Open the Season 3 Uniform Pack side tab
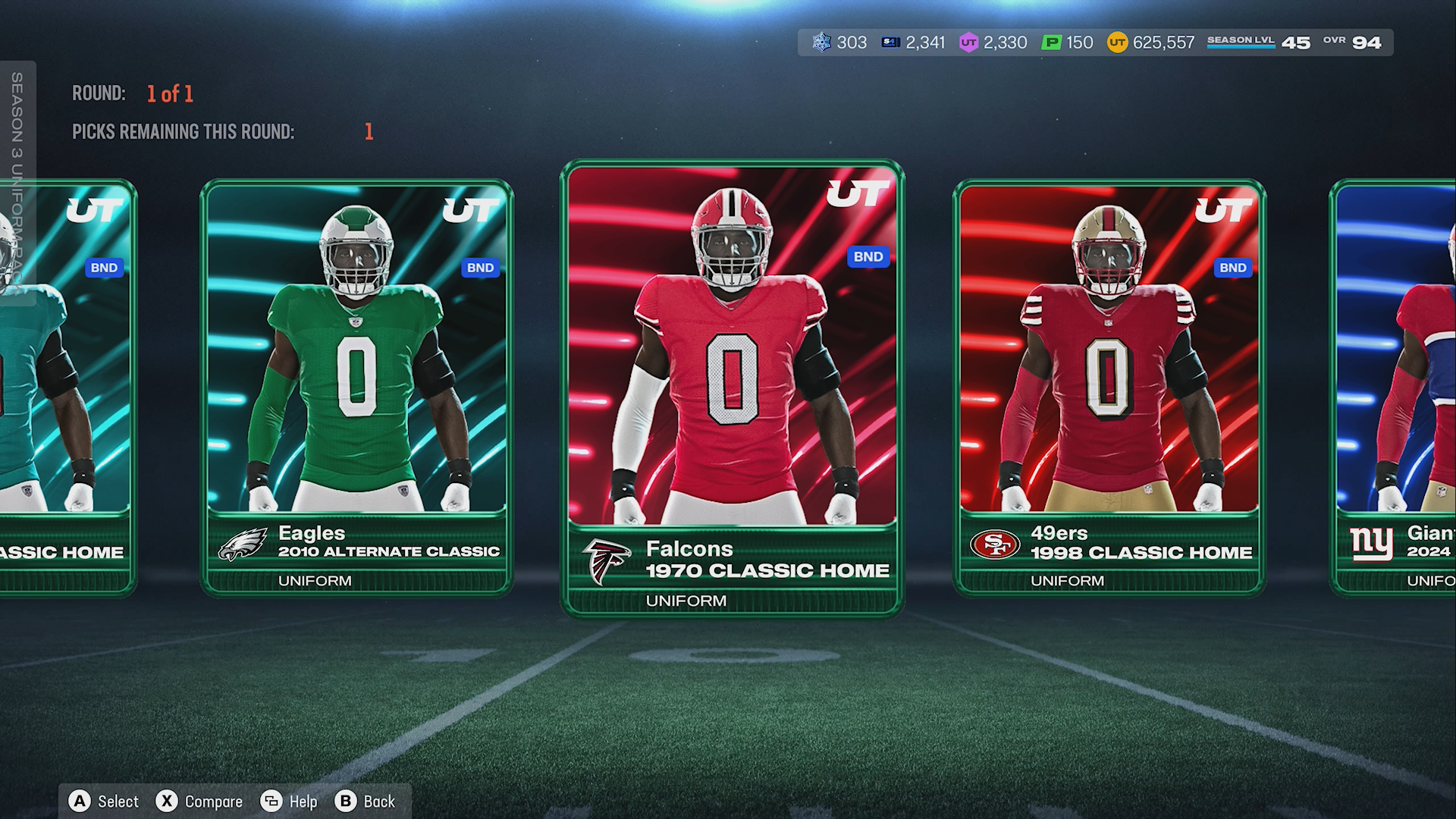The height and width of the screenshot is (819, 1456). coord(17,182)
